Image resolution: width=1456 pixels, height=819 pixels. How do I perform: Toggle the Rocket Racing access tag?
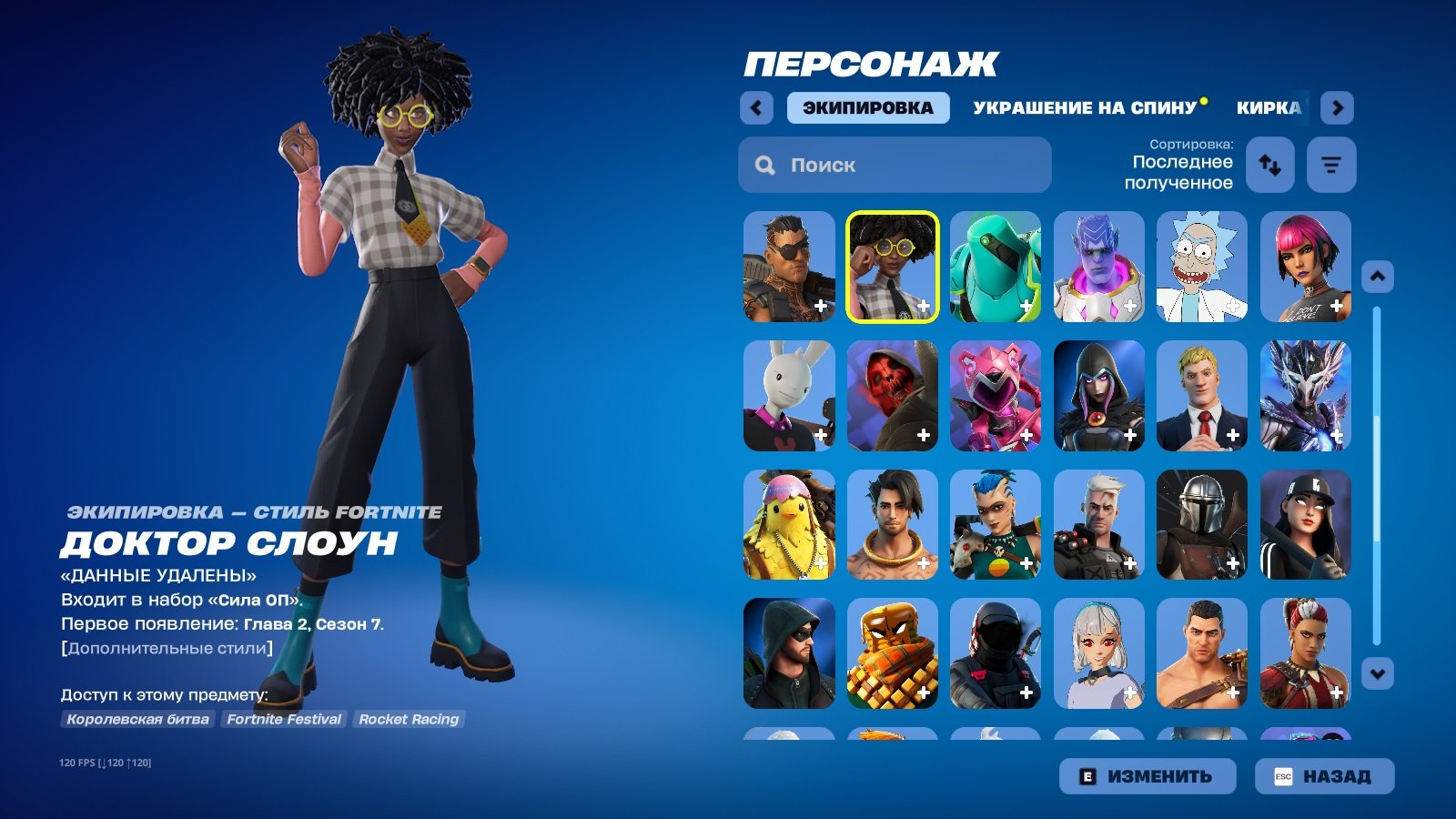(409, 720)
